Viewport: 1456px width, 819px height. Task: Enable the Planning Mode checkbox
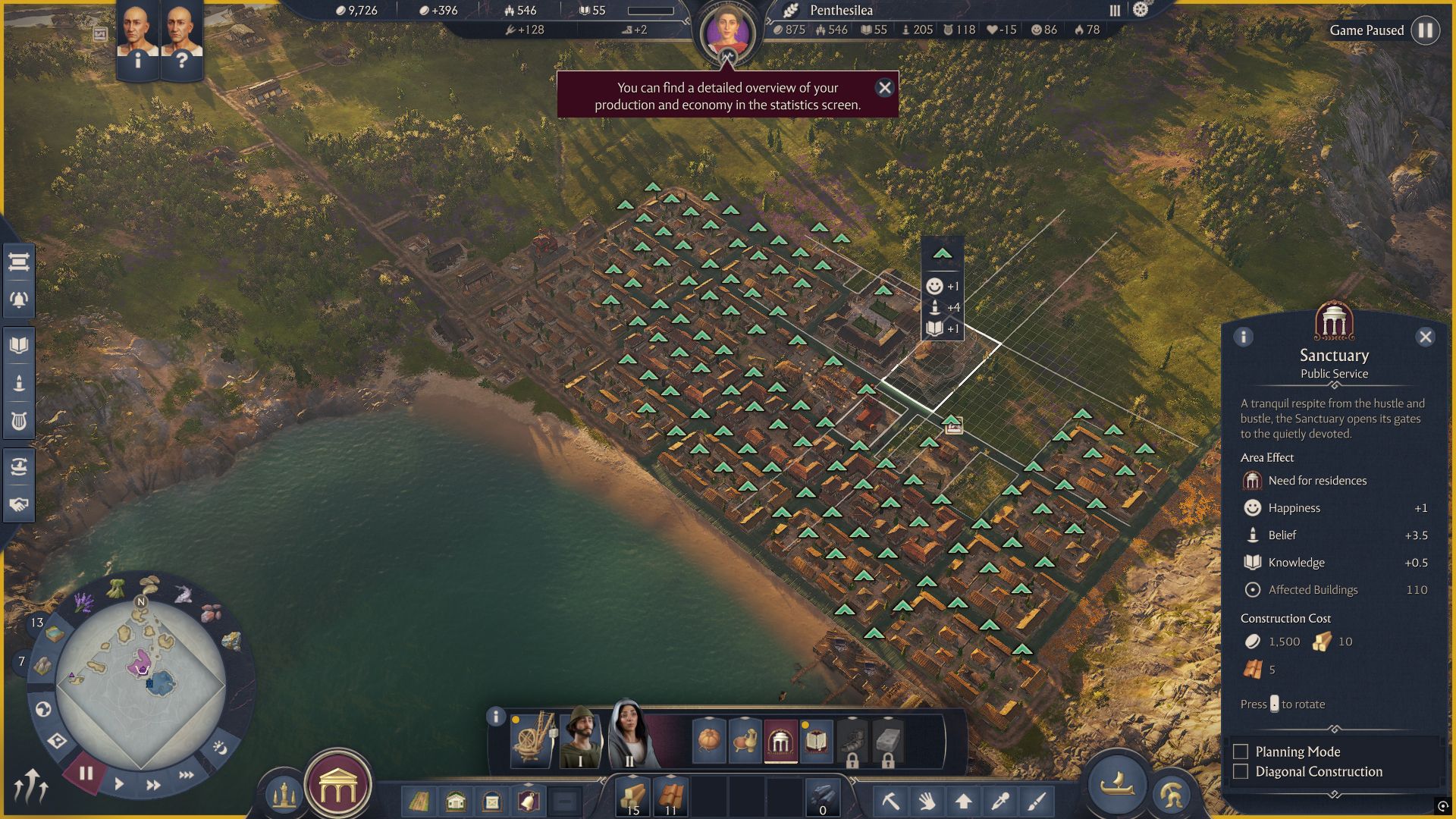tap(1241, 752)
